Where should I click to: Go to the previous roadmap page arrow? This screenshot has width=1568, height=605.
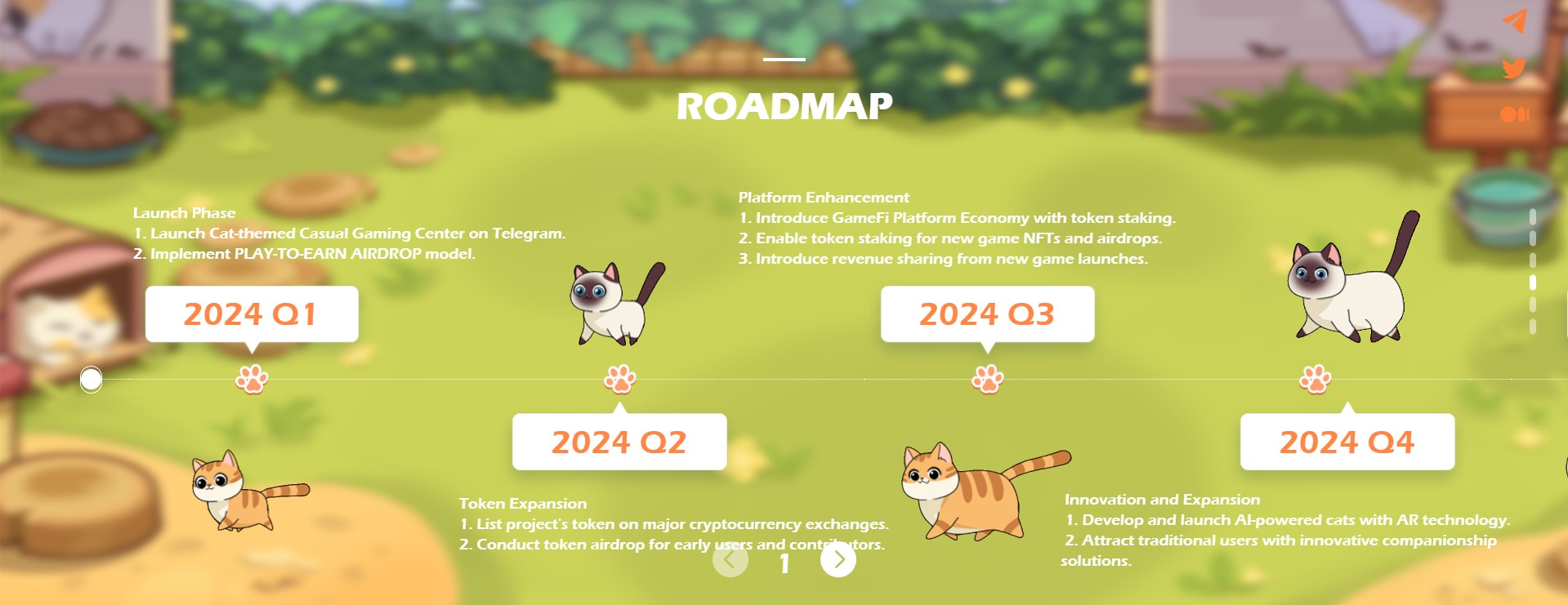(x=730, y=560)
